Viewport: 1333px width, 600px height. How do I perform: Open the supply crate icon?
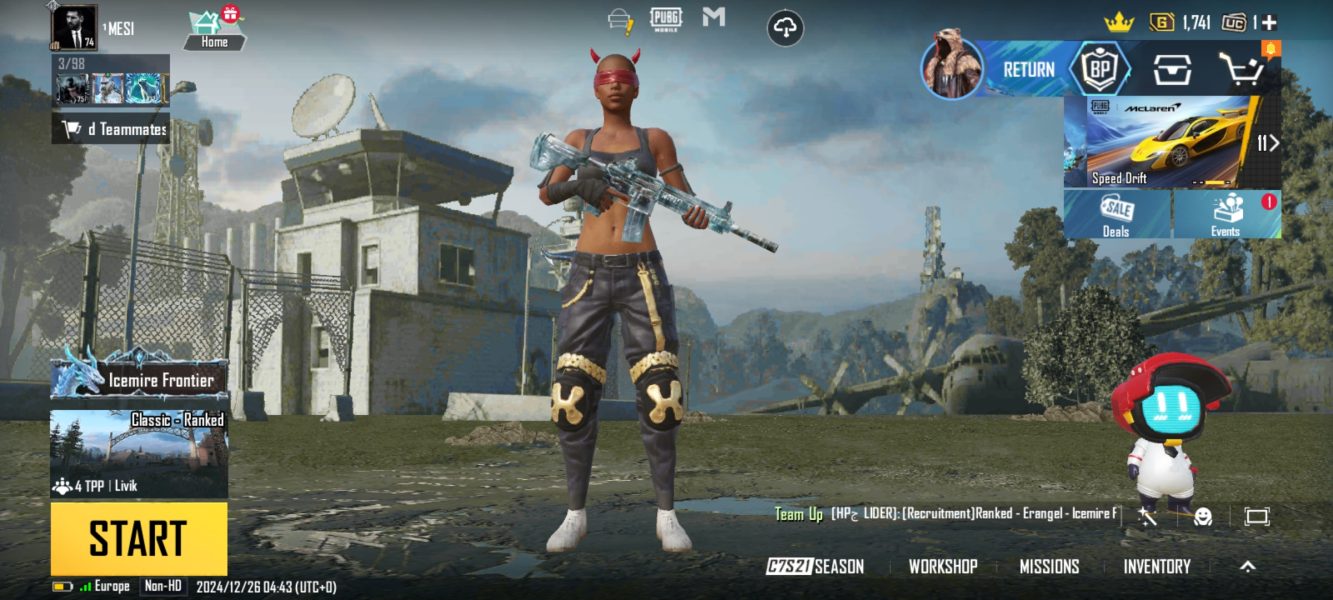(1172, 69)
